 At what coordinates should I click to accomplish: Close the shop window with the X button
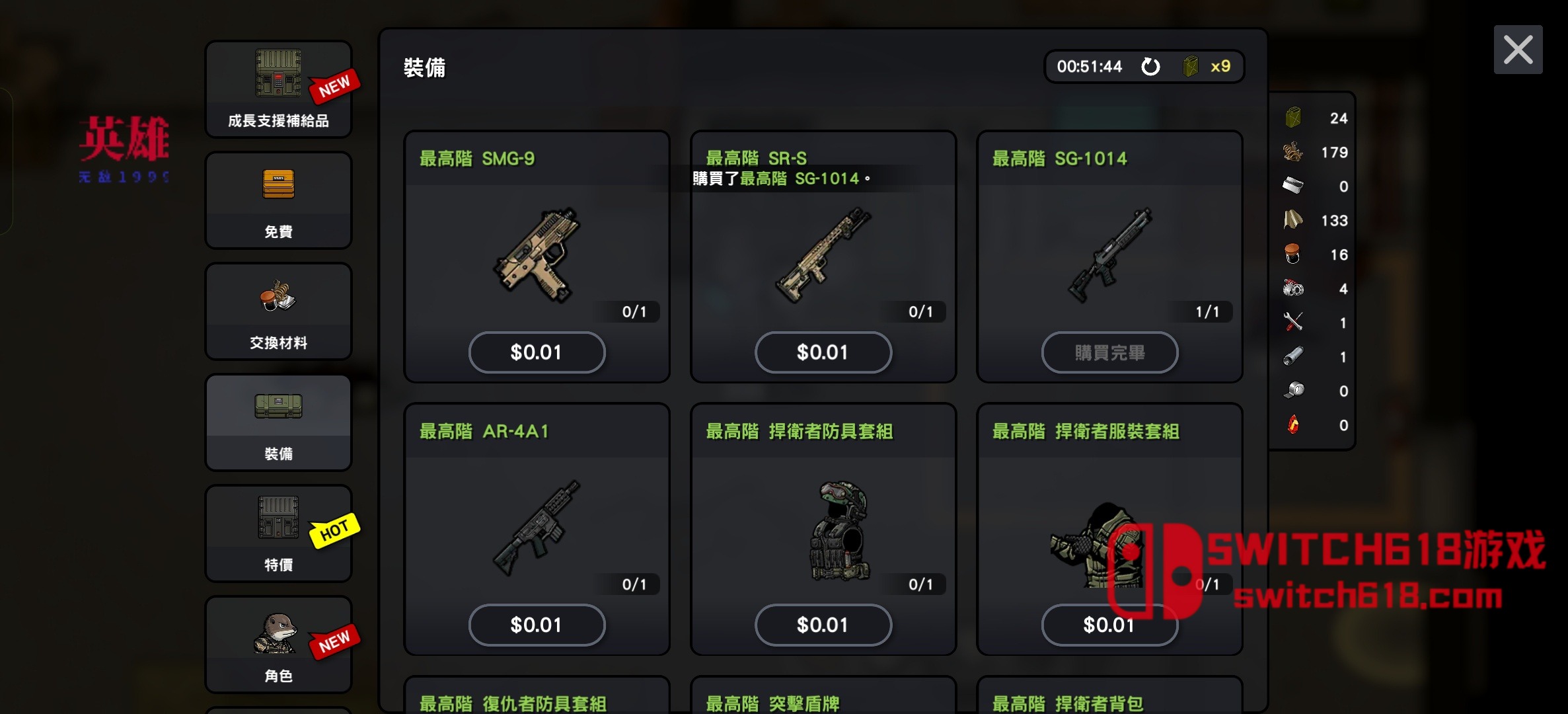[x=1518, y=49]
